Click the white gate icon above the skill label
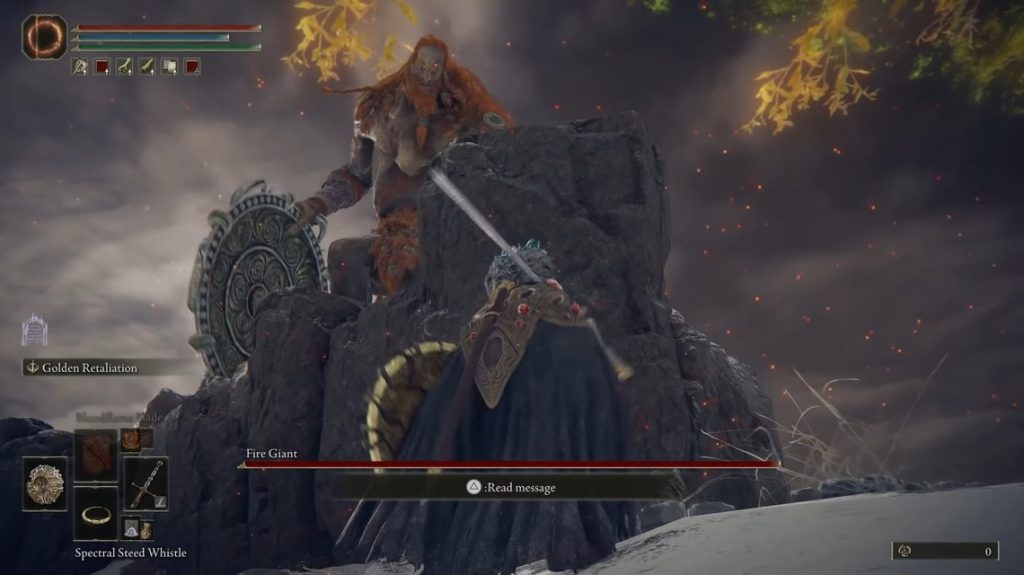Screen dimensions: 1024x575 (36, 330)
